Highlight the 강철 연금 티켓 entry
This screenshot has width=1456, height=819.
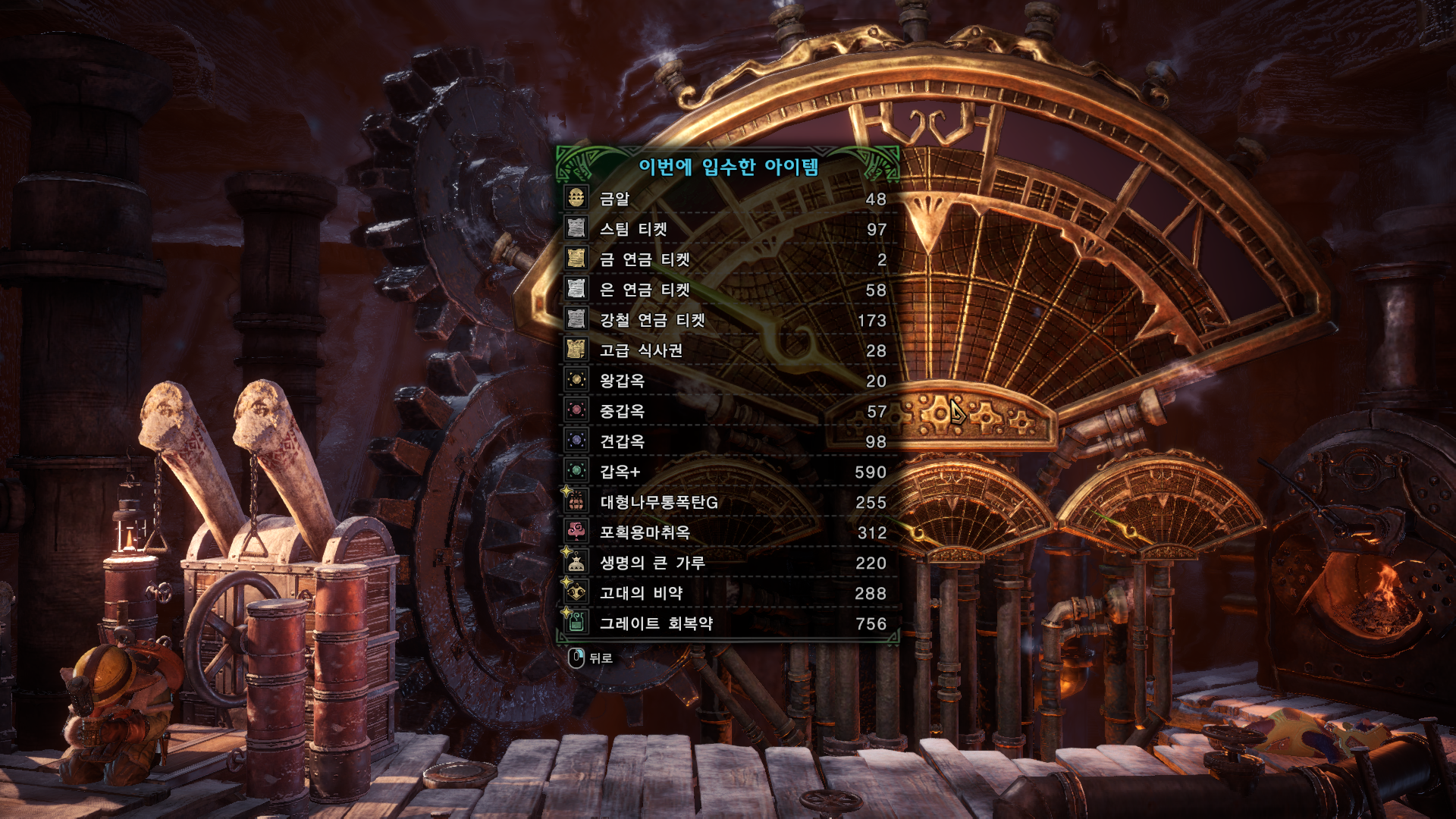click(x=728, y=320)
